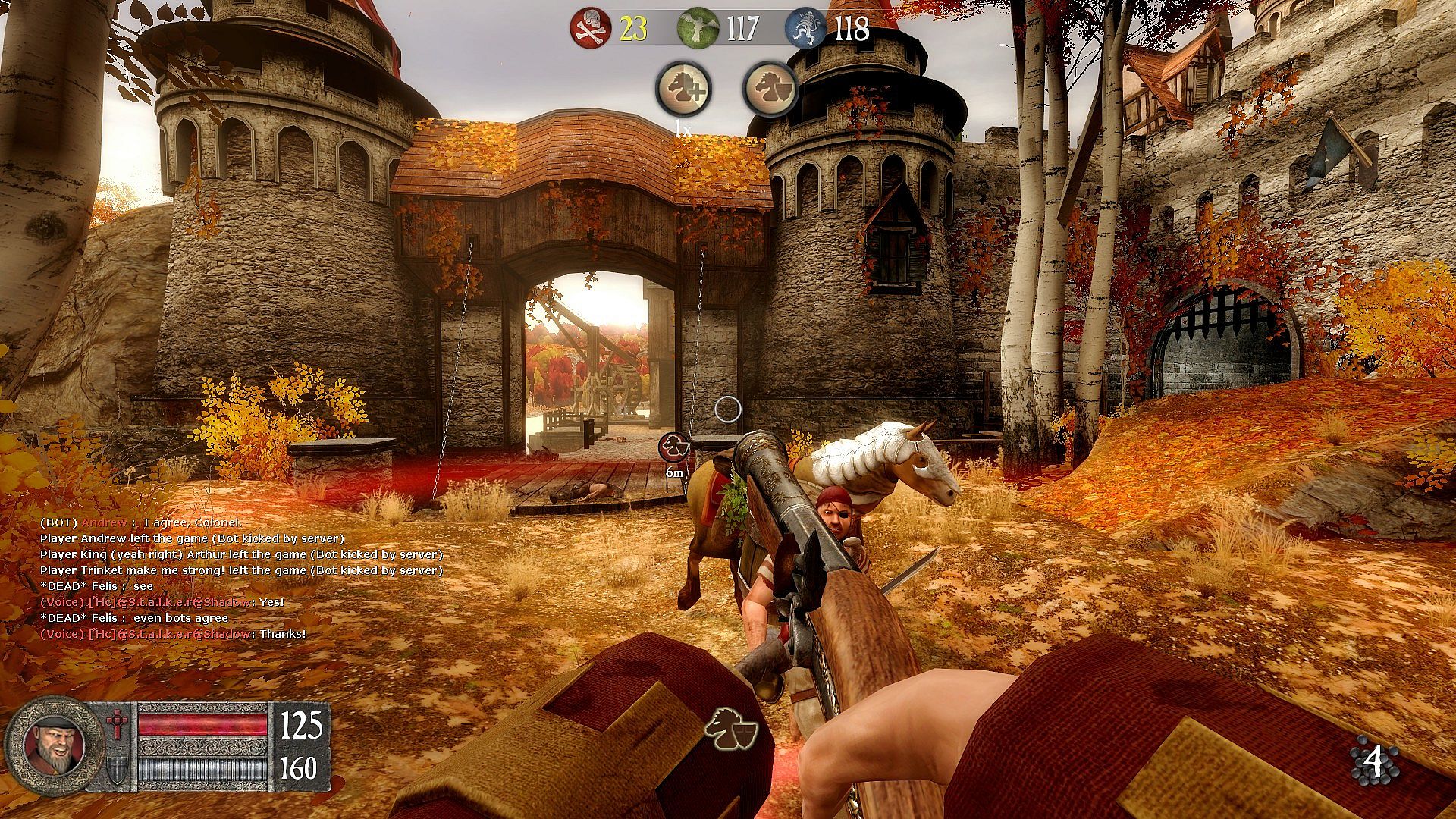The image size is (1456, 819).
Task: Select the green viking team icon
Action: point(698,29)
